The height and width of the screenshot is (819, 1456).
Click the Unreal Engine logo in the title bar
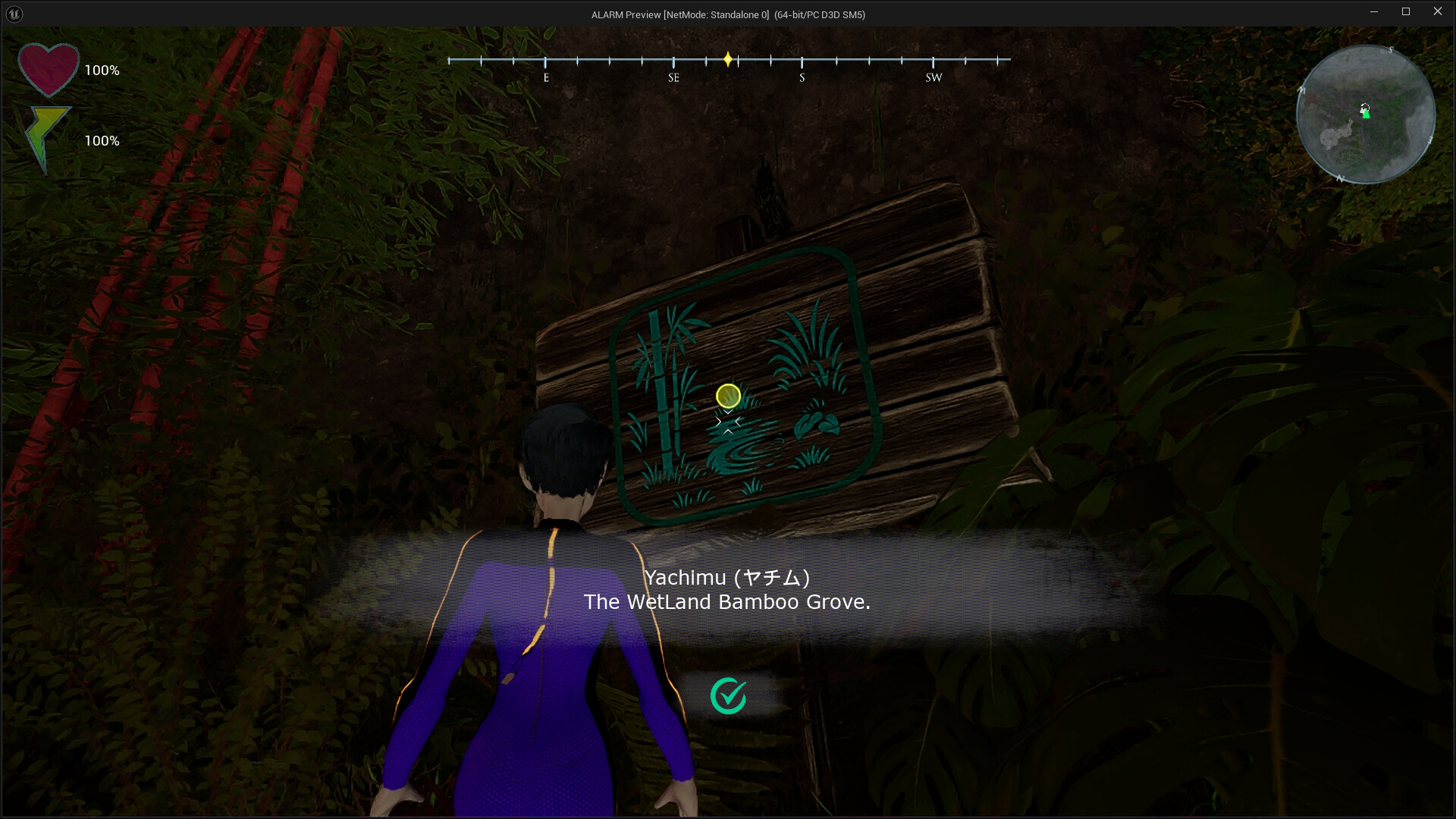[14, 14]
